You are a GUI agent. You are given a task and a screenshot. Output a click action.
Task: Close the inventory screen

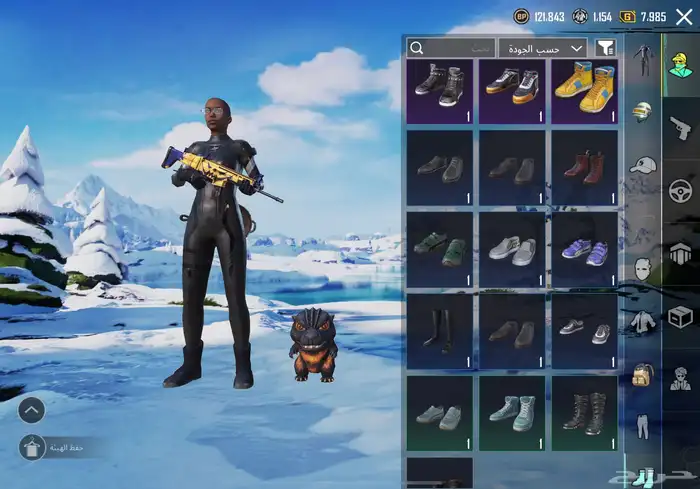(684, 16)
